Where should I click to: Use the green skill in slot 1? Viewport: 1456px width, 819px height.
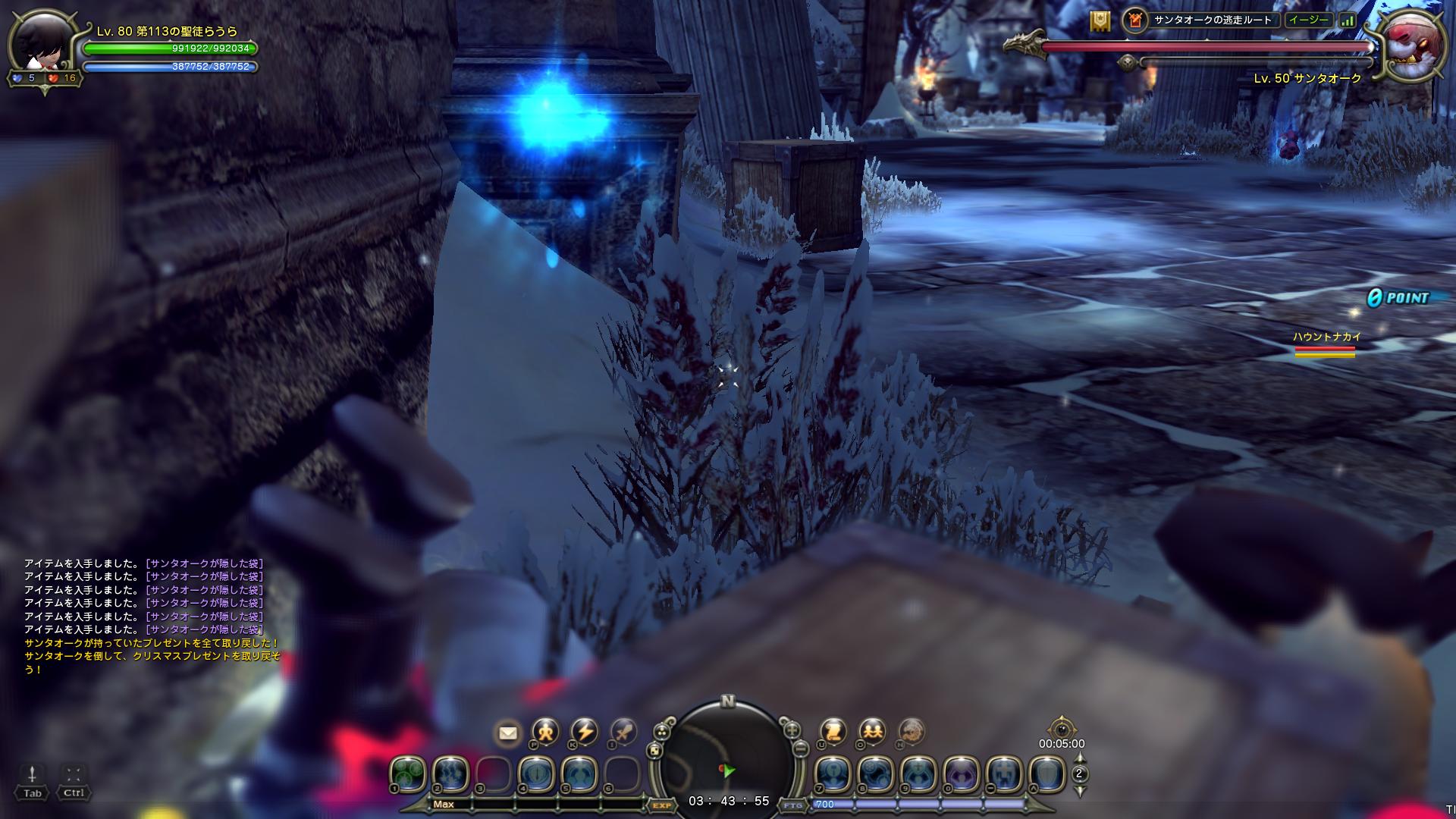(407, 773)
